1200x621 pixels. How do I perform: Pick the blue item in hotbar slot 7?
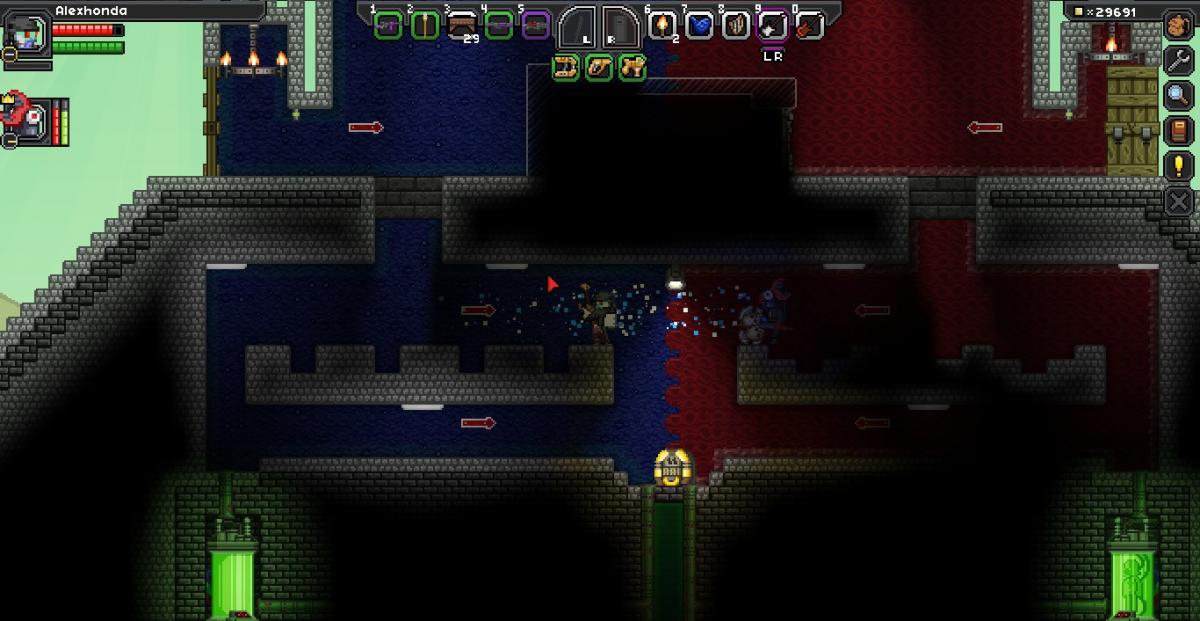click(699, 24)
